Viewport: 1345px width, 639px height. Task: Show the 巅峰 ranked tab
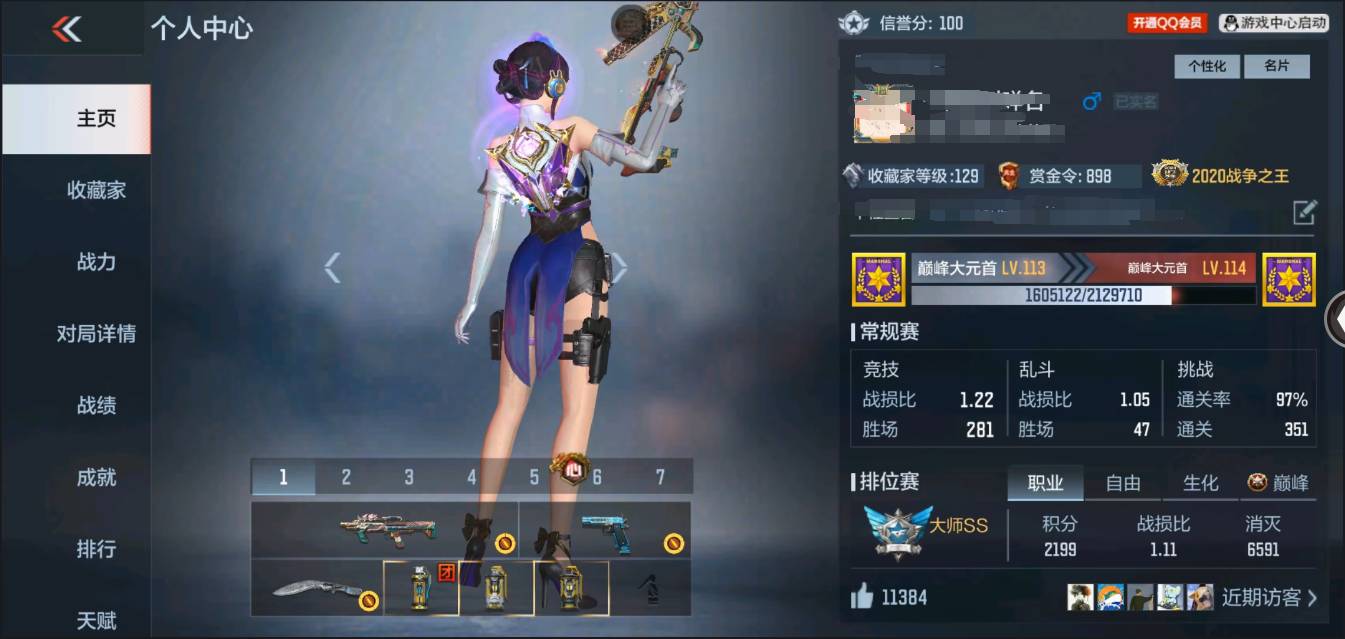click(x=1279, y=483)
